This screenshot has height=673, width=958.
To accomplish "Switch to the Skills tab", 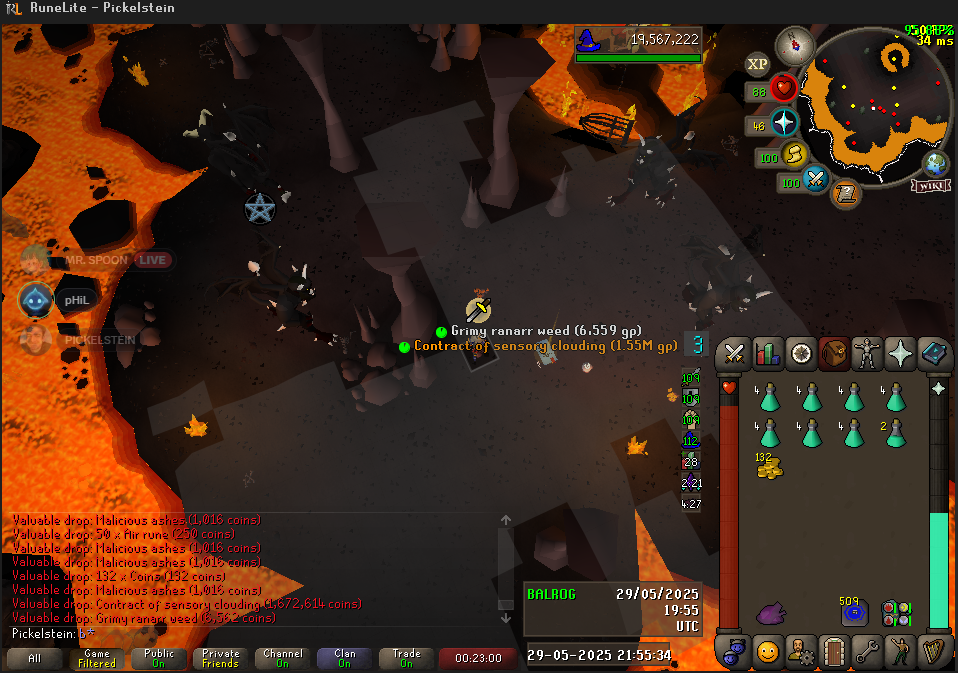I will click(767, 353).
